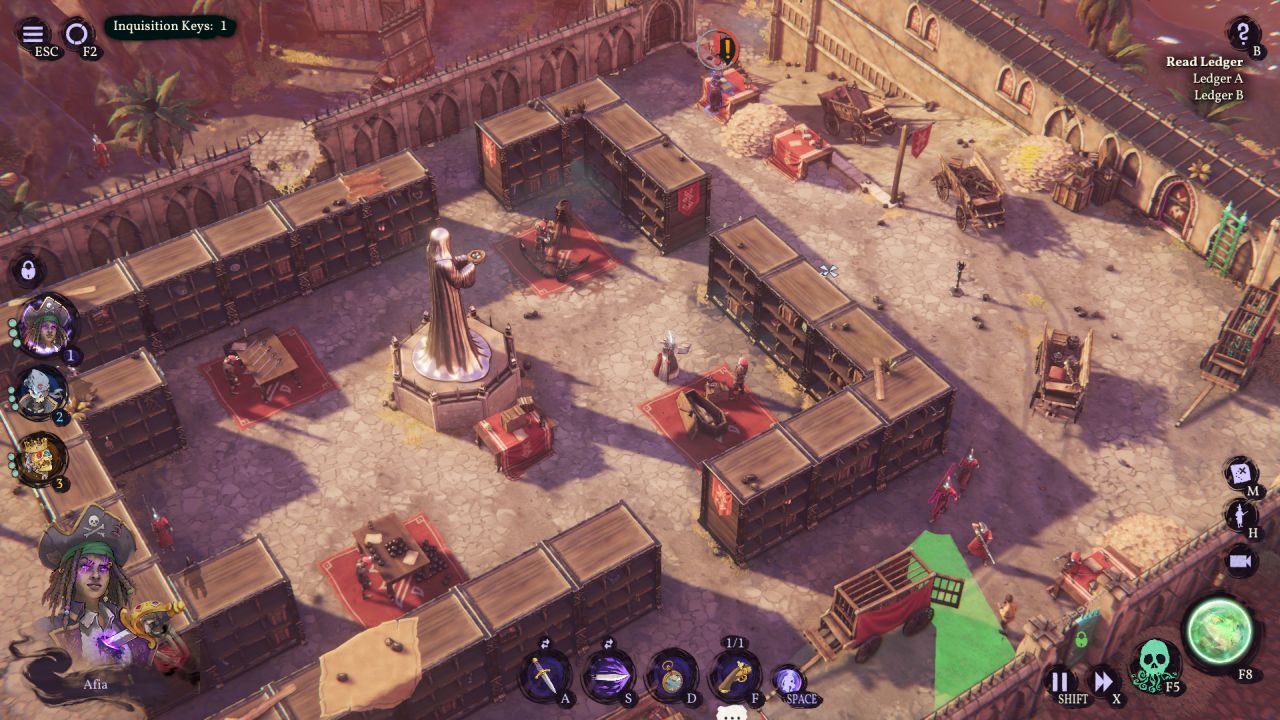Toggle the camera view icon
This screenshot has width=1280, height=720.
tap(1241, 560)
